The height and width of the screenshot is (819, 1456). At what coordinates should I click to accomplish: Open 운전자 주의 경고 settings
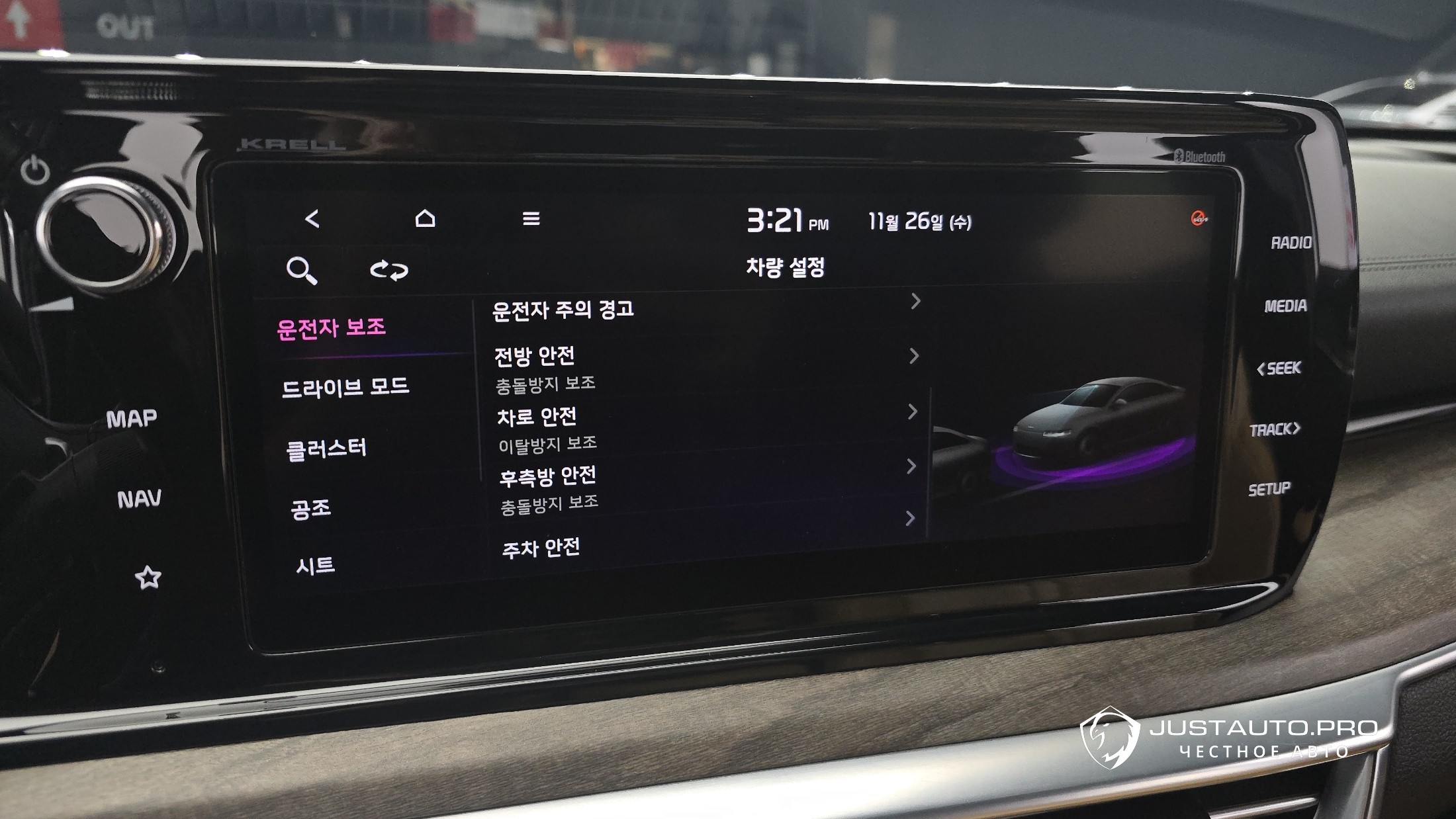(x=564, y=310)
